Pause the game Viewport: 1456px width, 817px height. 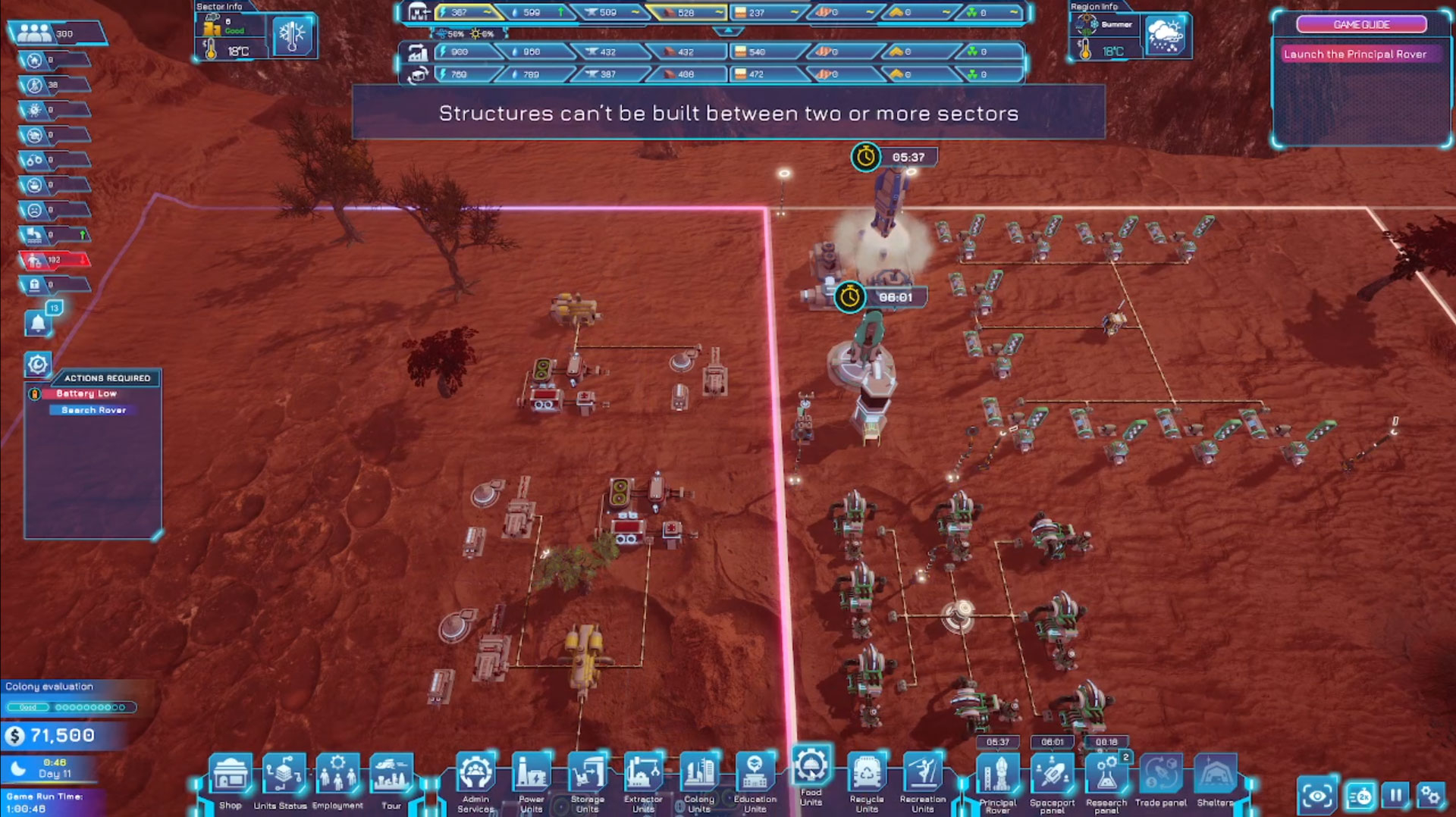point(1395,796)
